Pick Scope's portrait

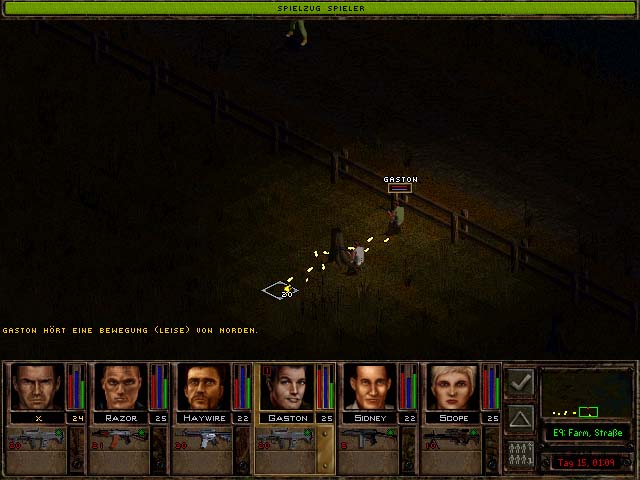[454, 387]
